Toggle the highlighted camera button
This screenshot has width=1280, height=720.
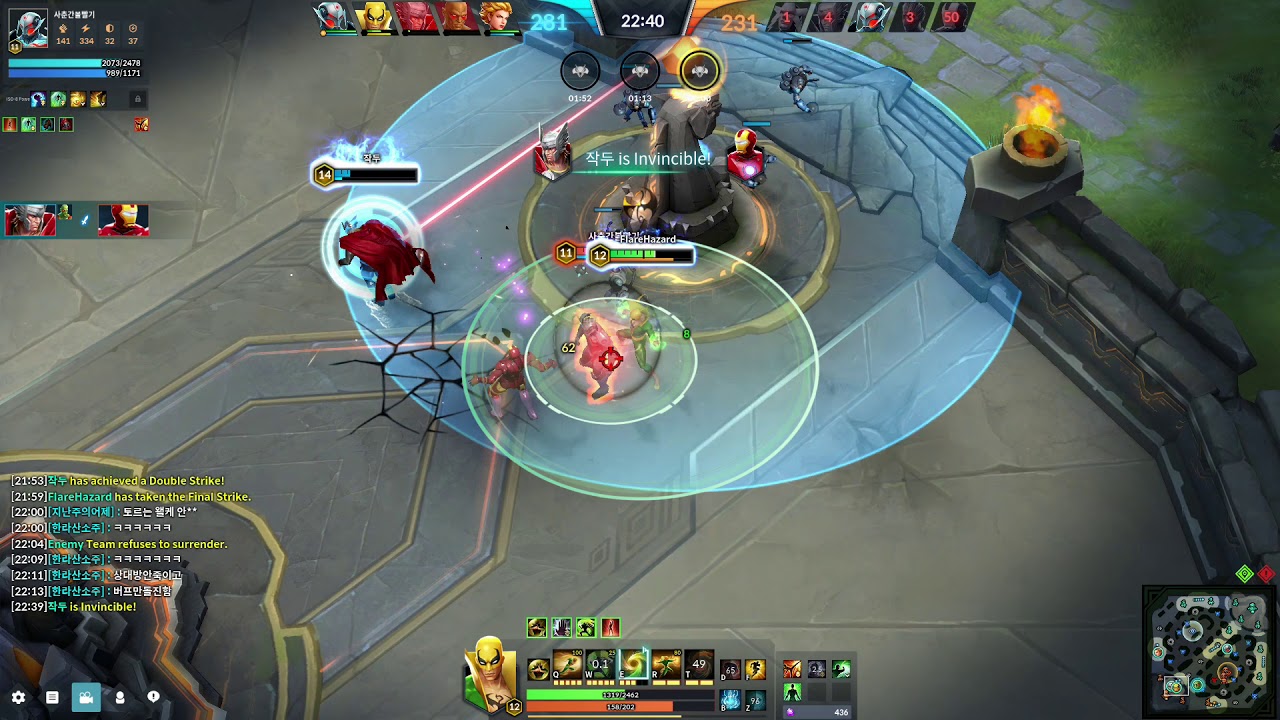(86, 697)
